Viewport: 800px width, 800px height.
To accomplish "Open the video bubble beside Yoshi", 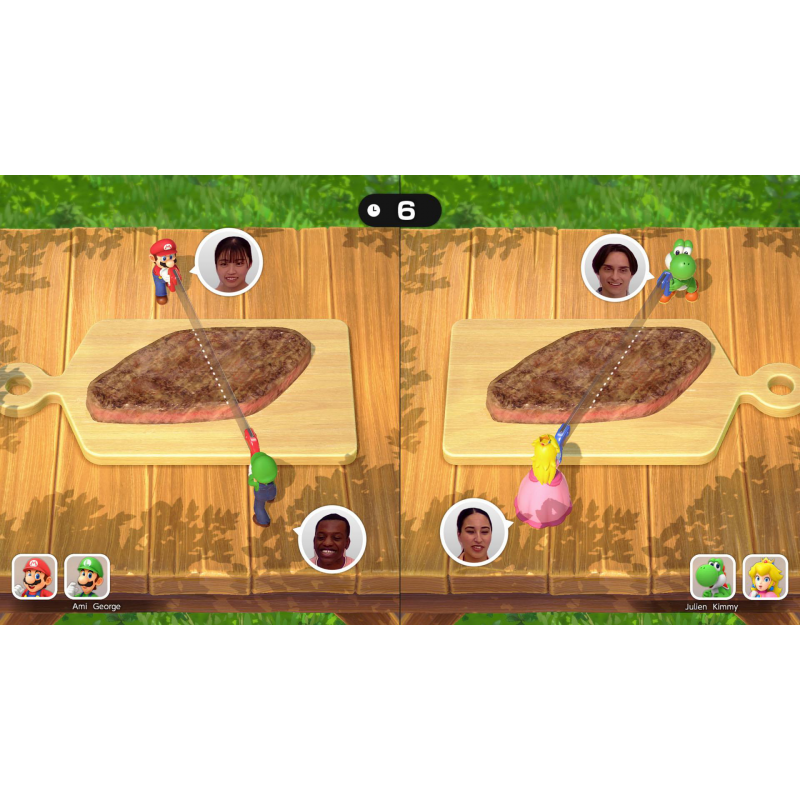I will 615,267.
